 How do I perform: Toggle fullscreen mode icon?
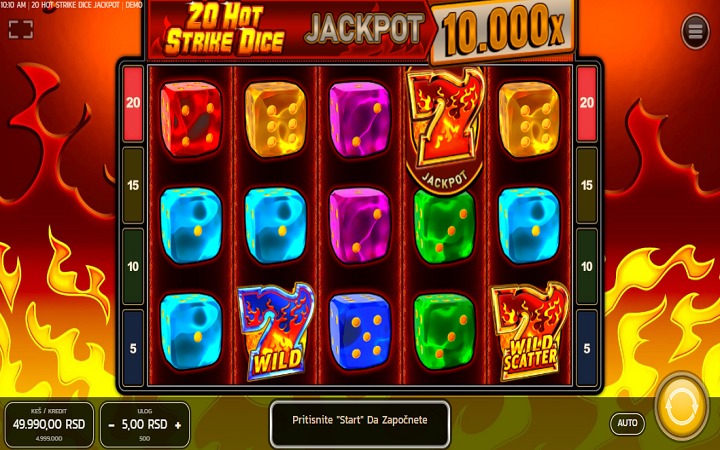pos(21,29)
